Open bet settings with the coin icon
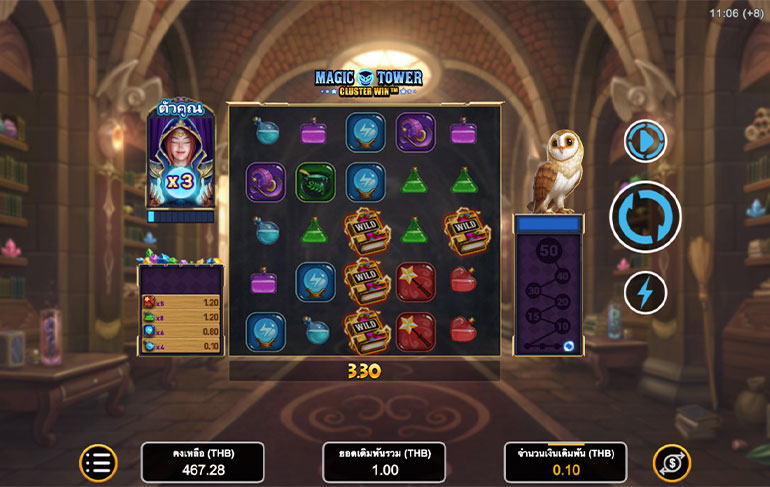770x487 pixels. [671, 462]
